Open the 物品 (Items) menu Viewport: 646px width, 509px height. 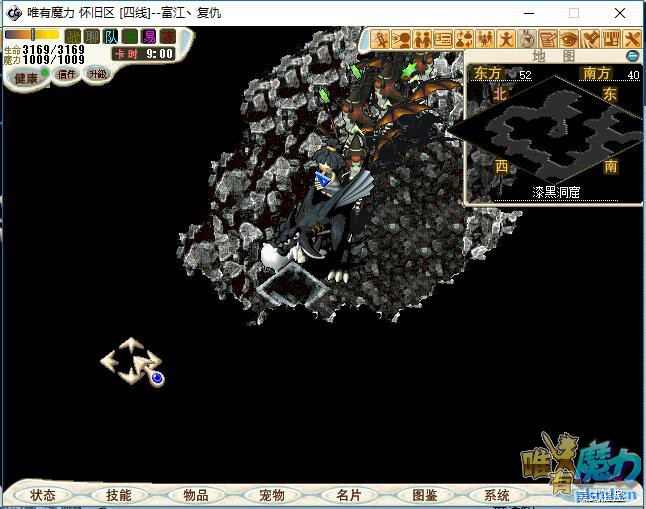tap(196, 495)
